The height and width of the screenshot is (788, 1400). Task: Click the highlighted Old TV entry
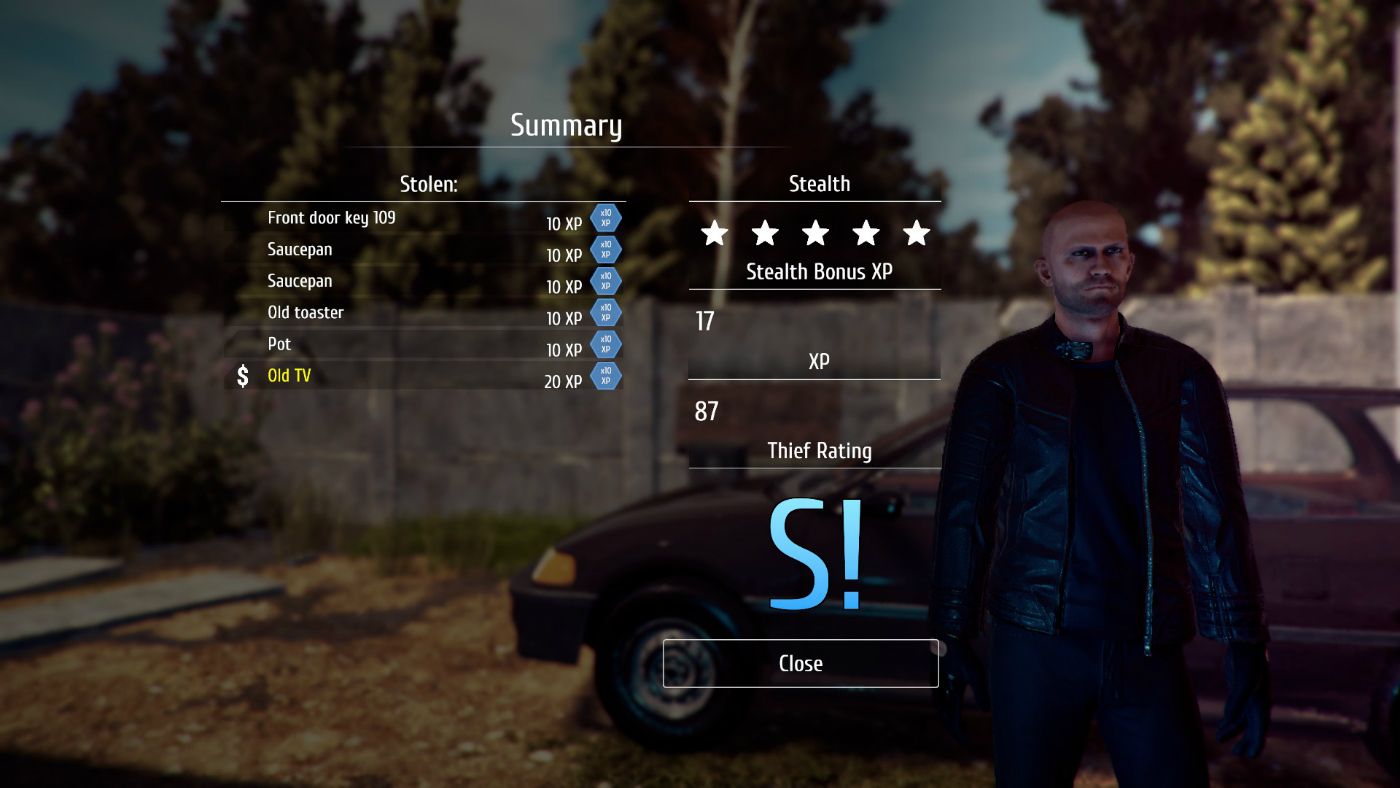click(288, 375)
